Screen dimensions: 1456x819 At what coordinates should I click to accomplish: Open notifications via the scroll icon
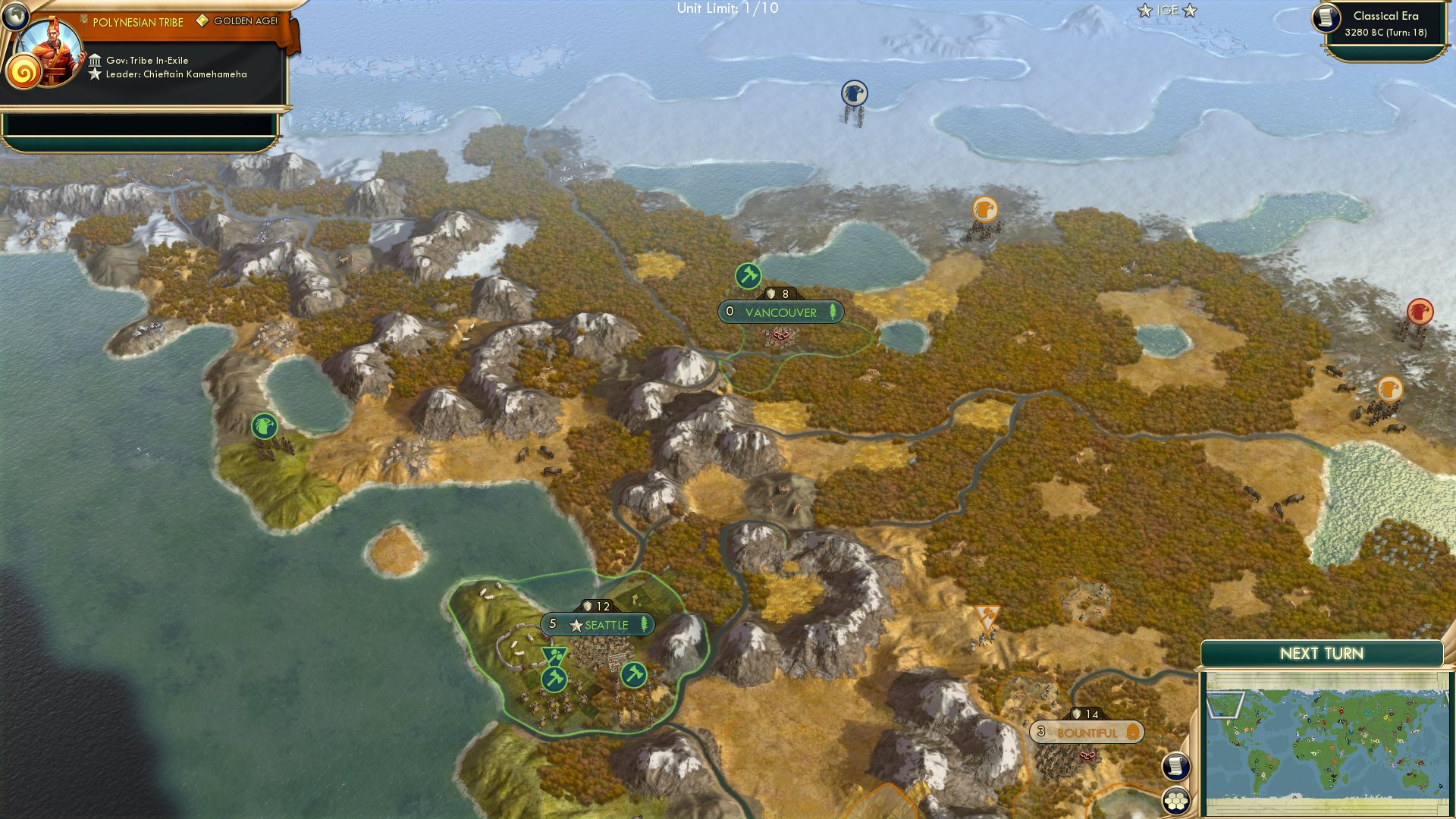tap(1175, 766)
